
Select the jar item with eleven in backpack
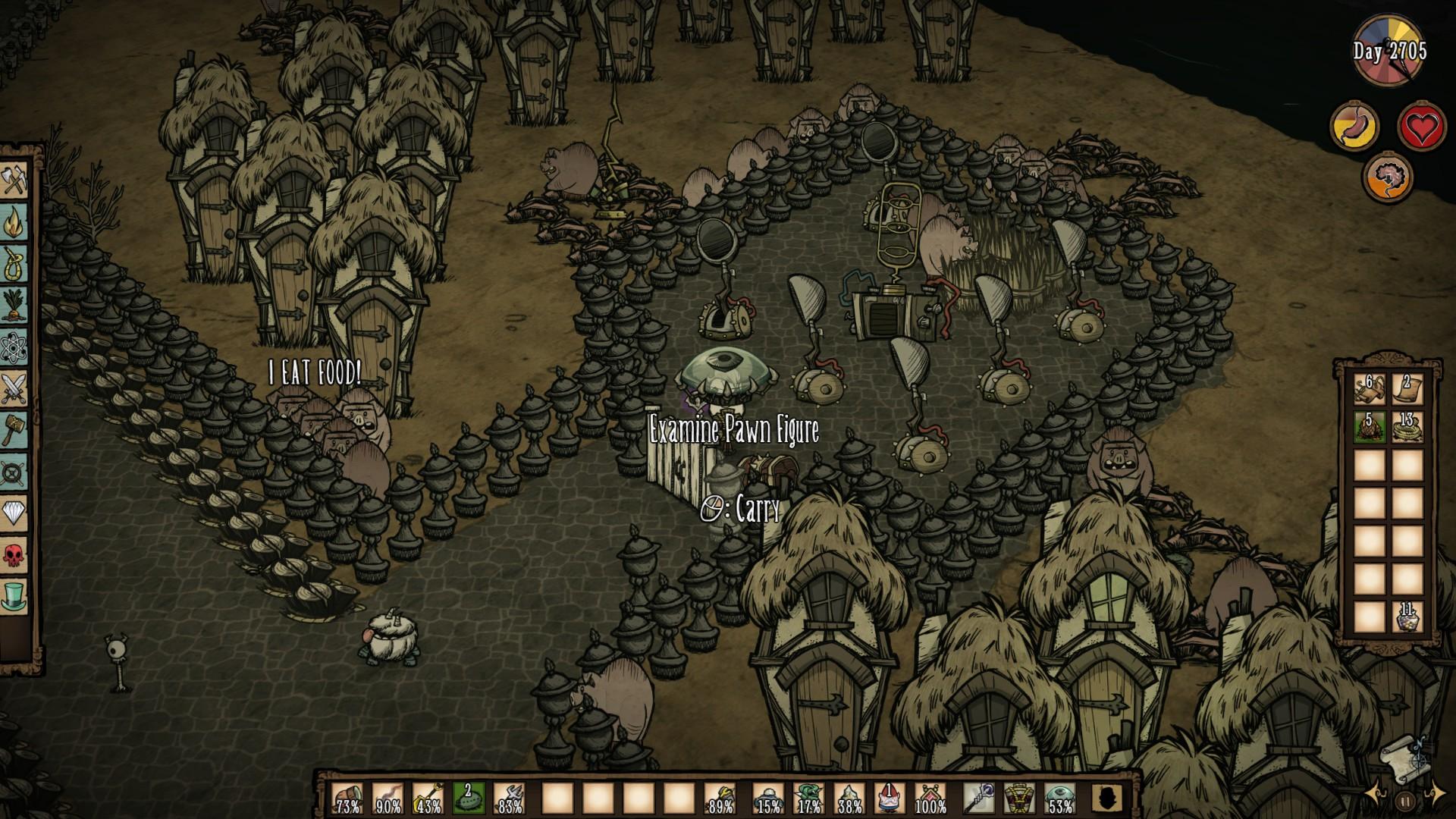tap(1407, 617)
